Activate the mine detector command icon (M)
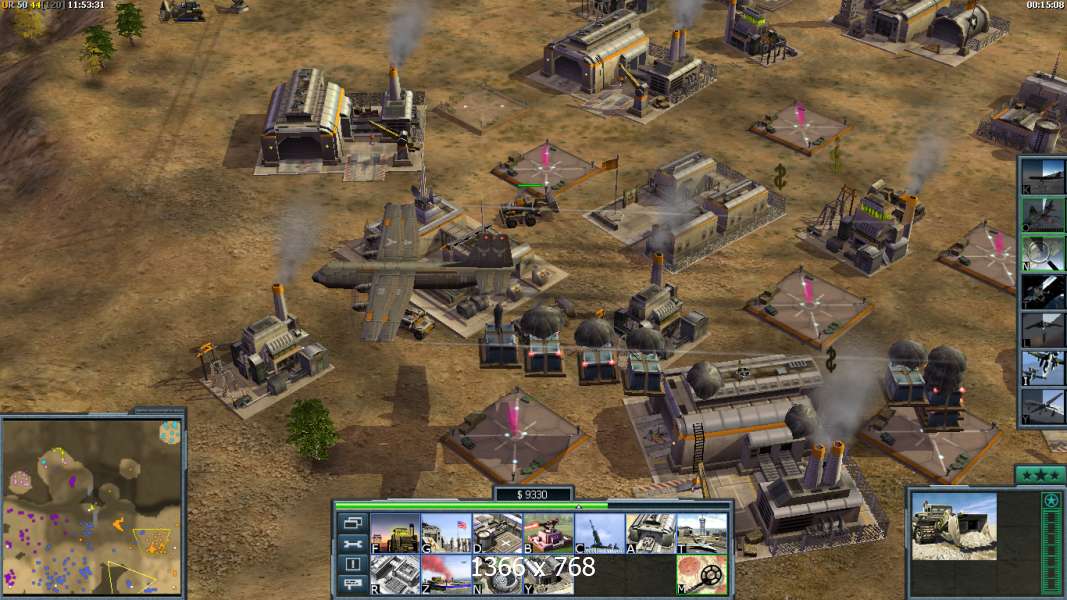 (x=701, y=574)
